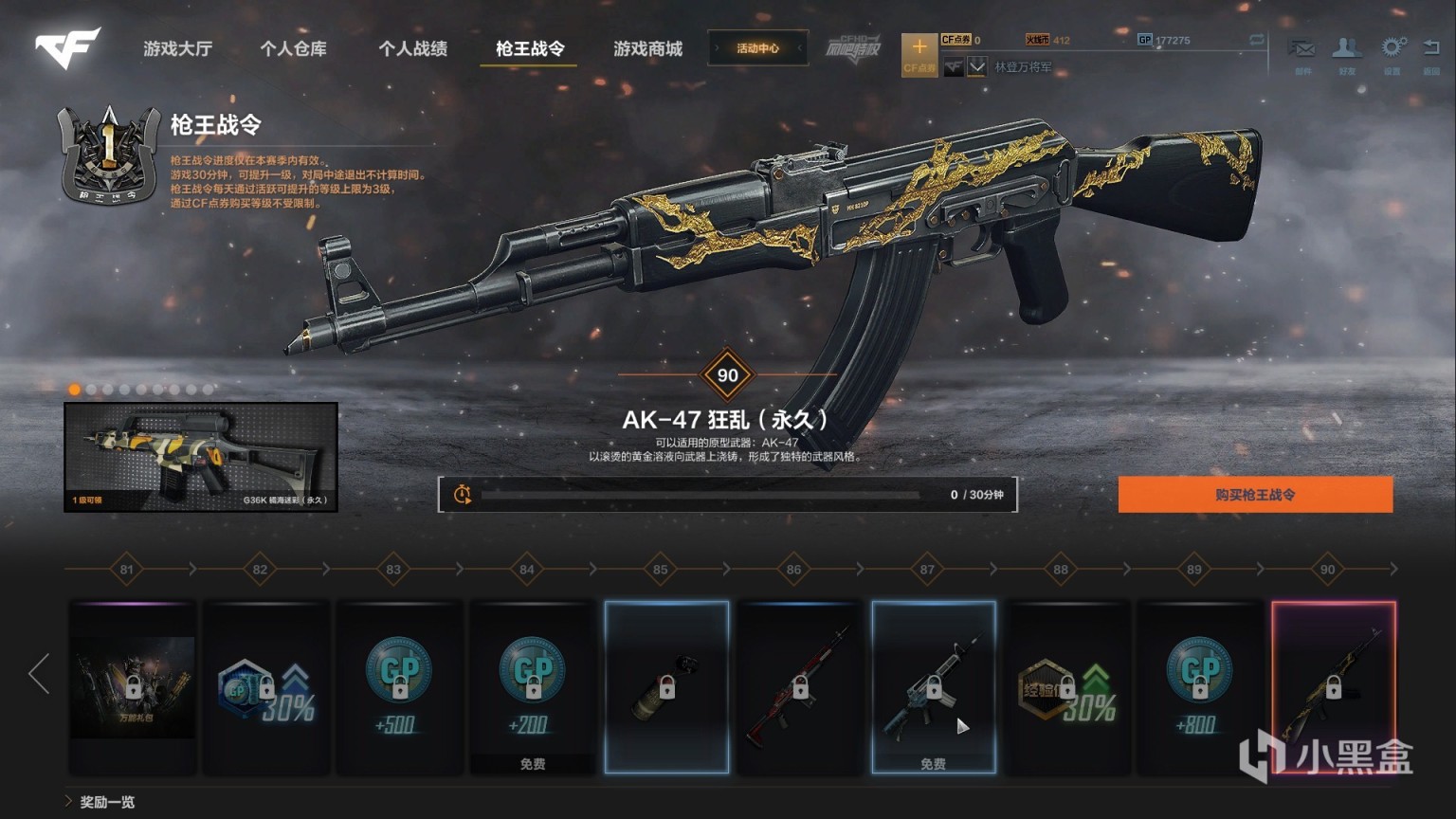The image size is (1456, 819).
Task: Pick the level 89 GP +800 reward
Action: coord(1200,687)
